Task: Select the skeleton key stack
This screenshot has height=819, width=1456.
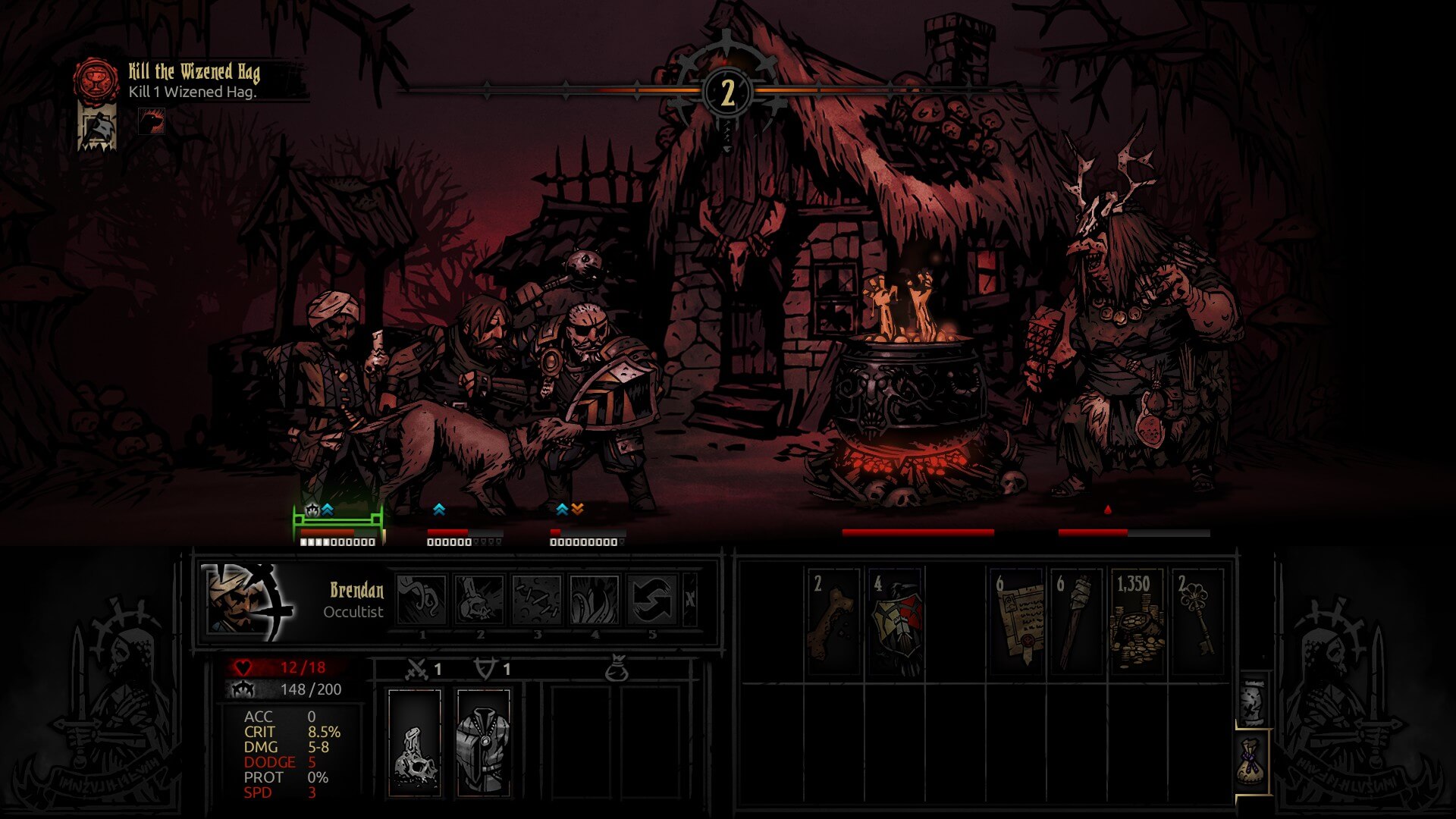Action: [x=1197, y=623]
